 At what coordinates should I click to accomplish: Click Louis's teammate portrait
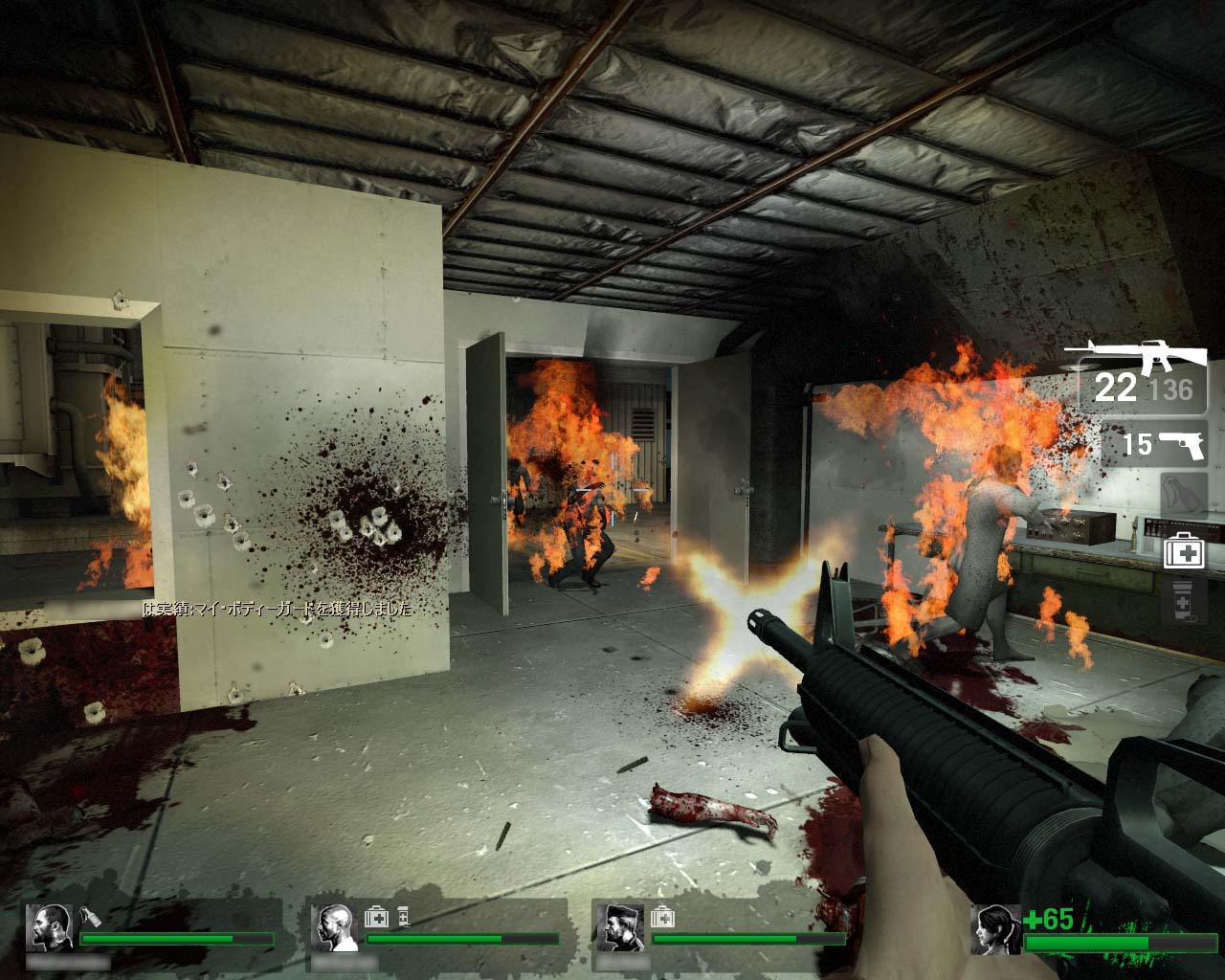[x=334, y=926]
